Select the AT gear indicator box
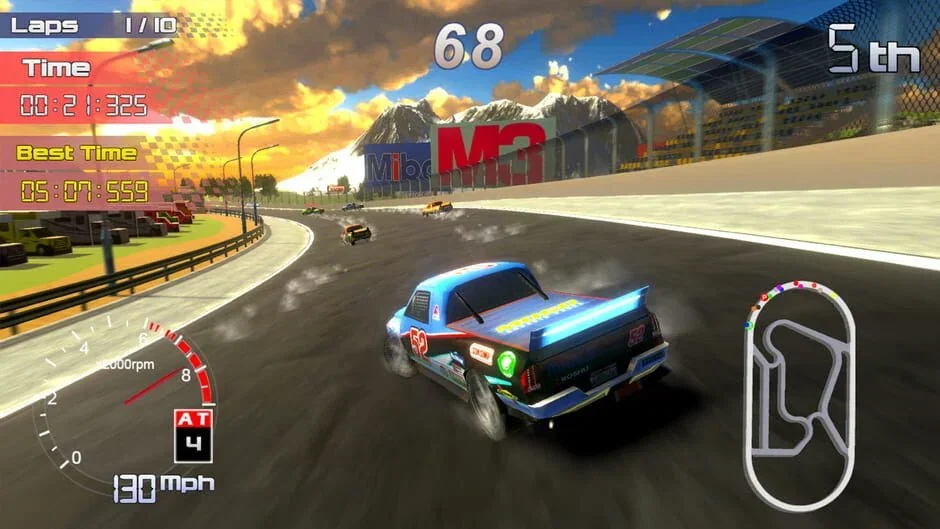 point(193,435)
